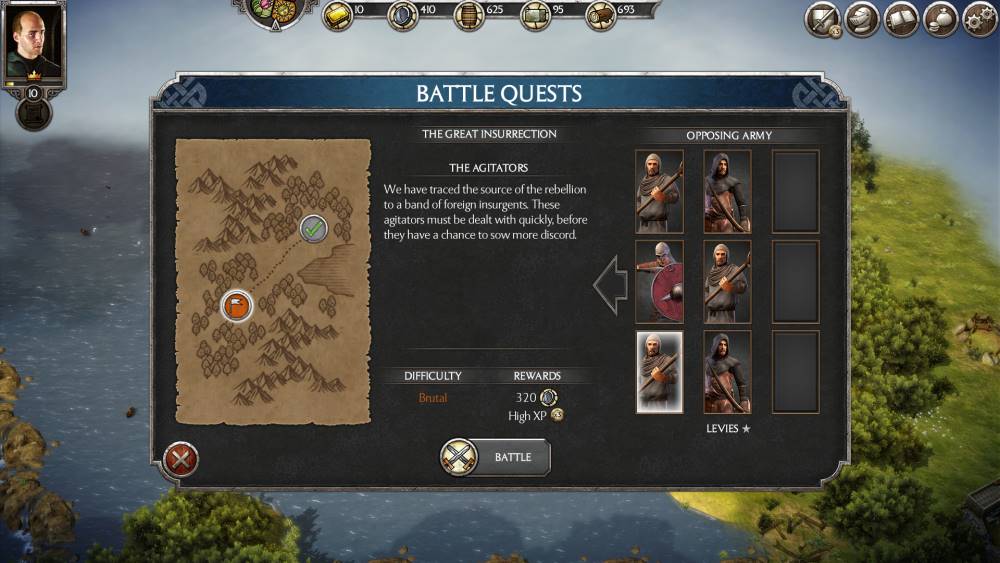Open the coin pouch shop icon
Image resolution: width=1000 pixels, height=563 pixels.
point(940,19)
